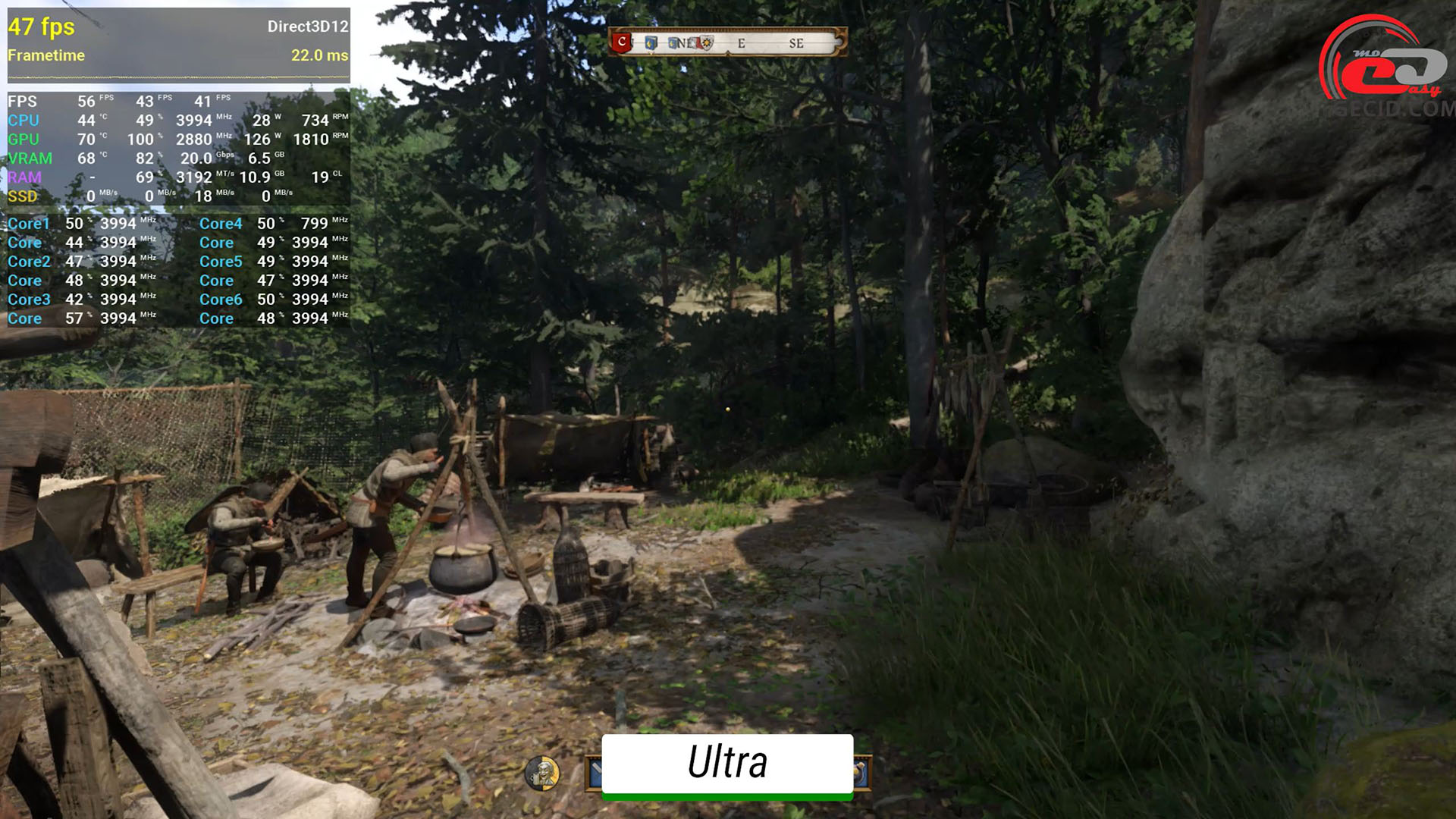Select the sun emblem shield on the compass
Viewport: 1456px width, 819px height.
707,43
